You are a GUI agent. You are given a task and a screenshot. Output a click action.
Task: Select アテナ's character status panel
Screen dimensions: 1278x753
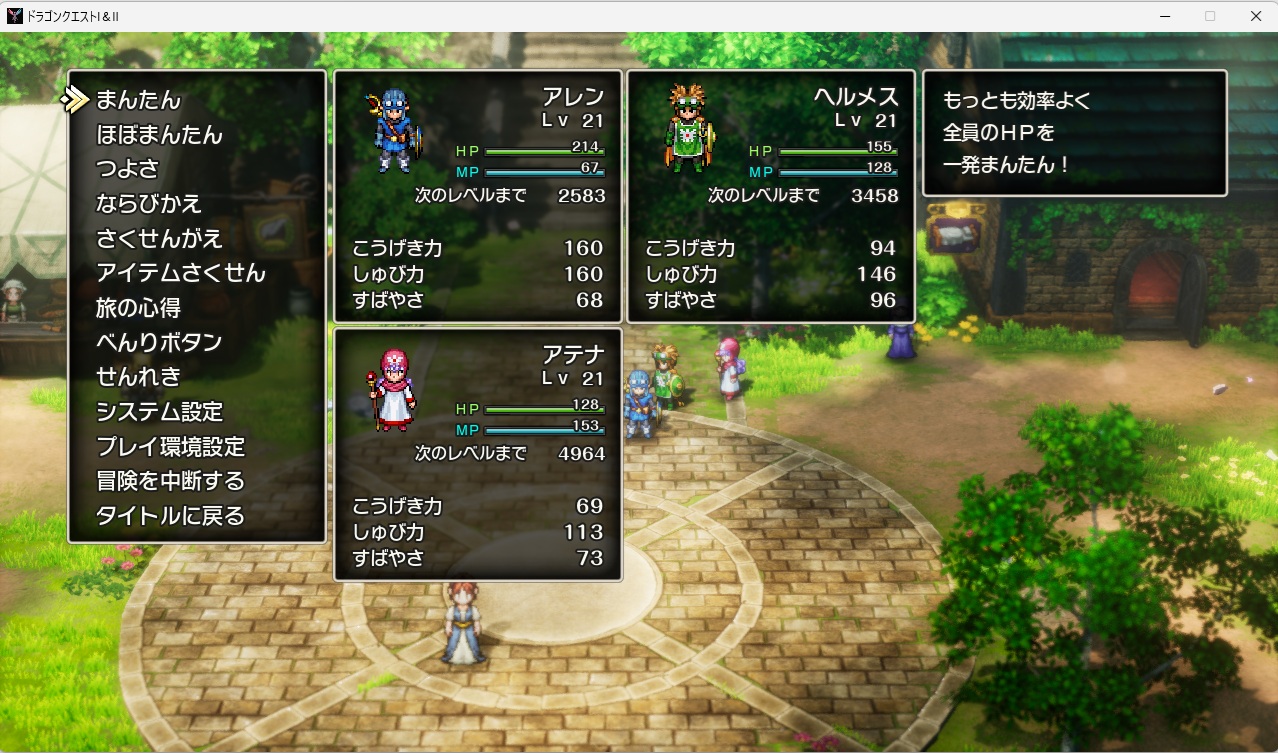click(x=478, y=454)
